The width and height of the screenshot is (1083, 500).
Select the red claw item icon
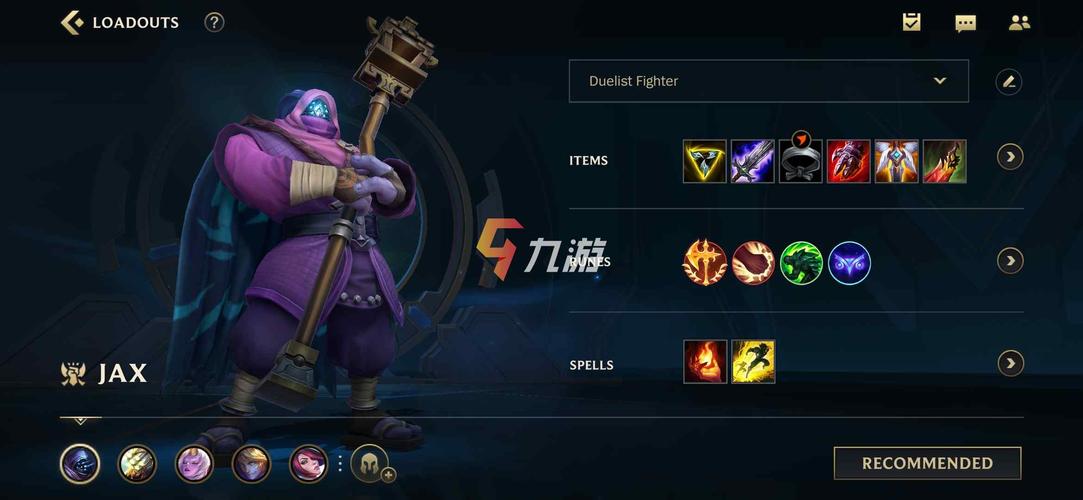point(848,161)
